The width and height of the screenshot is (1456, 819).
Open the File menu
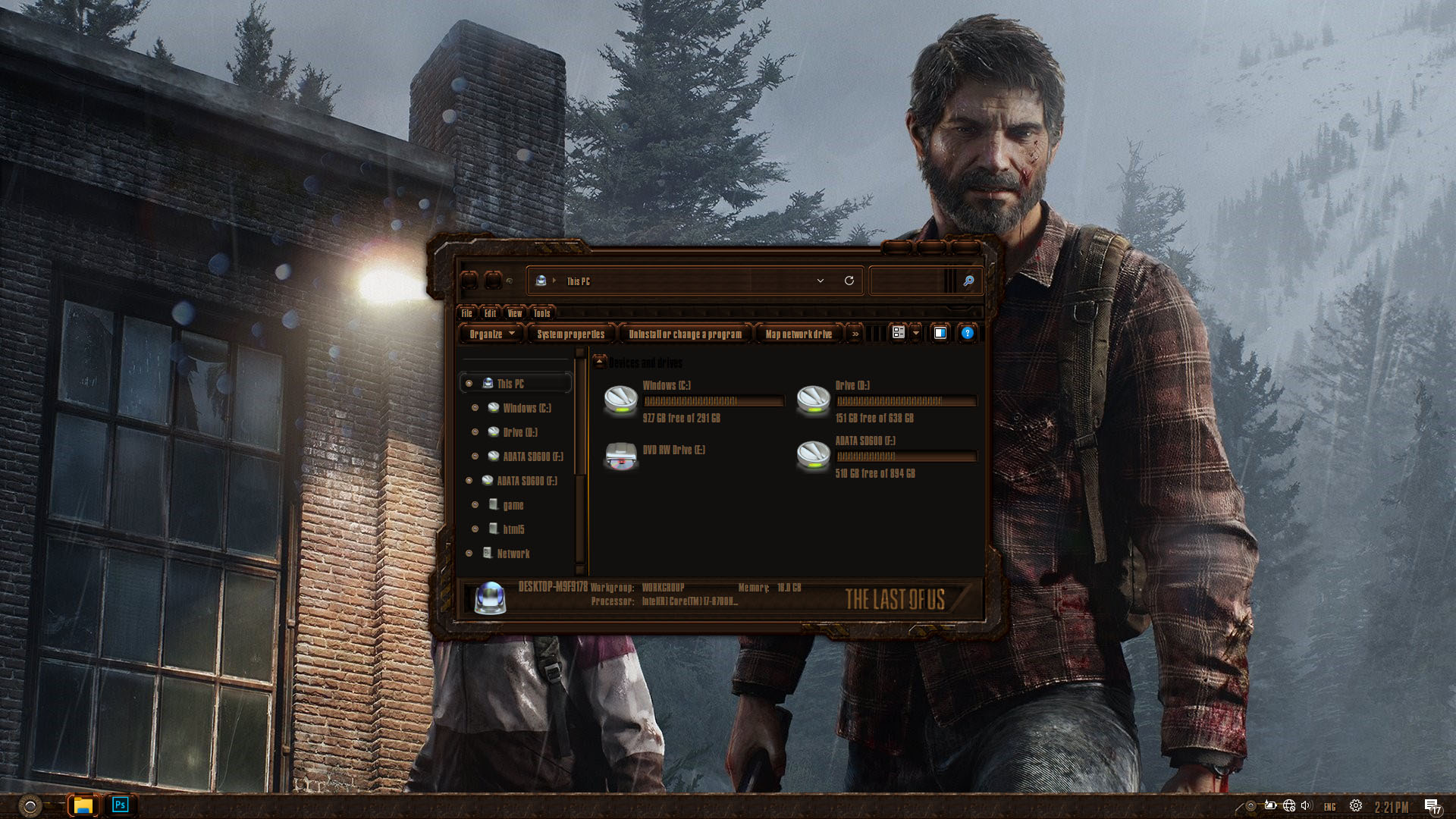(x=467, y=313)
